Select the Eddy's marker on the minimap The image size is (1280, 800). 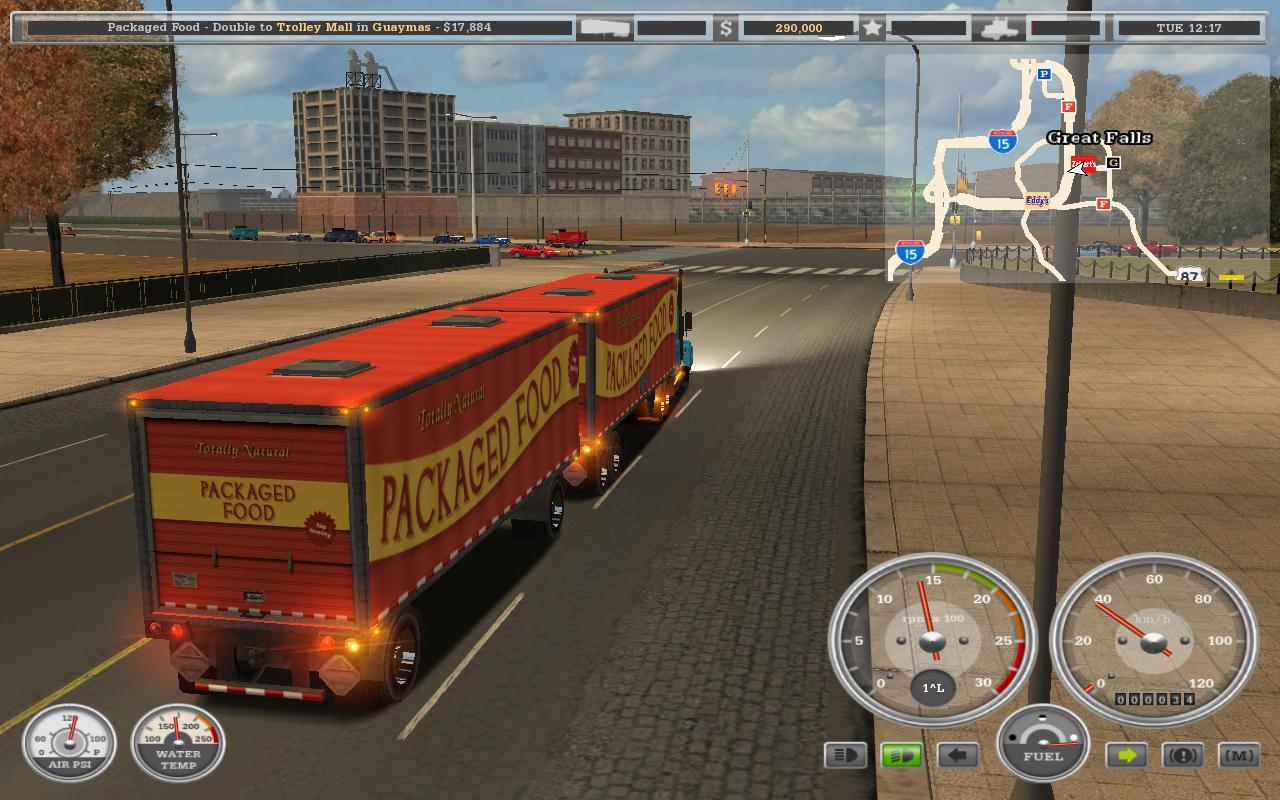tap(1037, 200)
